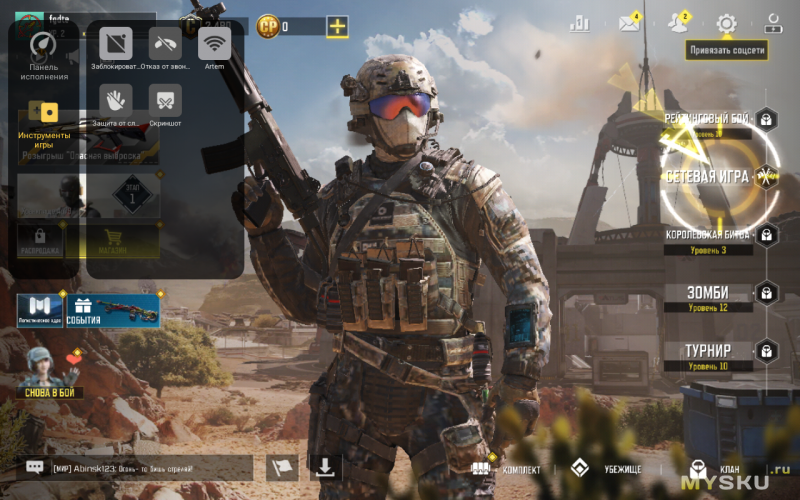Viewport: 800px width, 500px height.
Task: Select the Сетевая игра multiplayer mode
Action: pyautogui.click(x=708, y=176)
